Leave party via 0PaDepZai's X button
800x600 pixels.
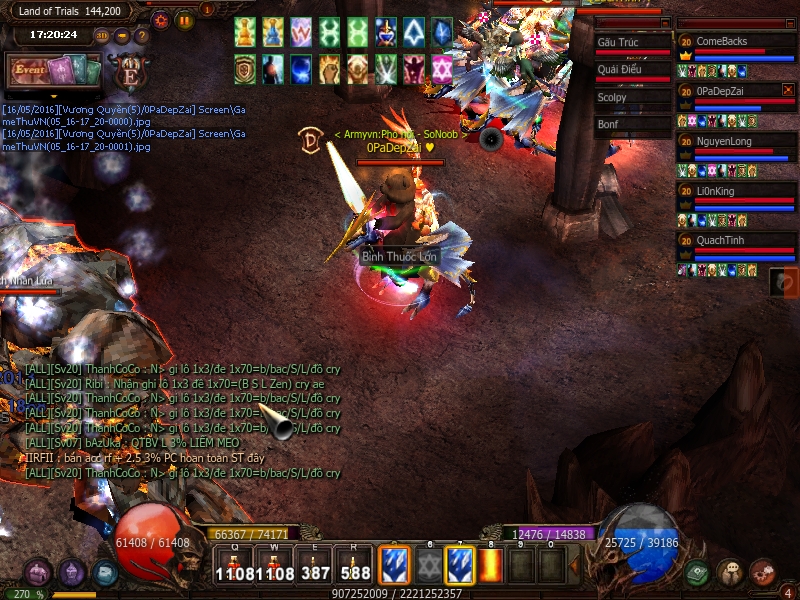(x=788, y=90)
